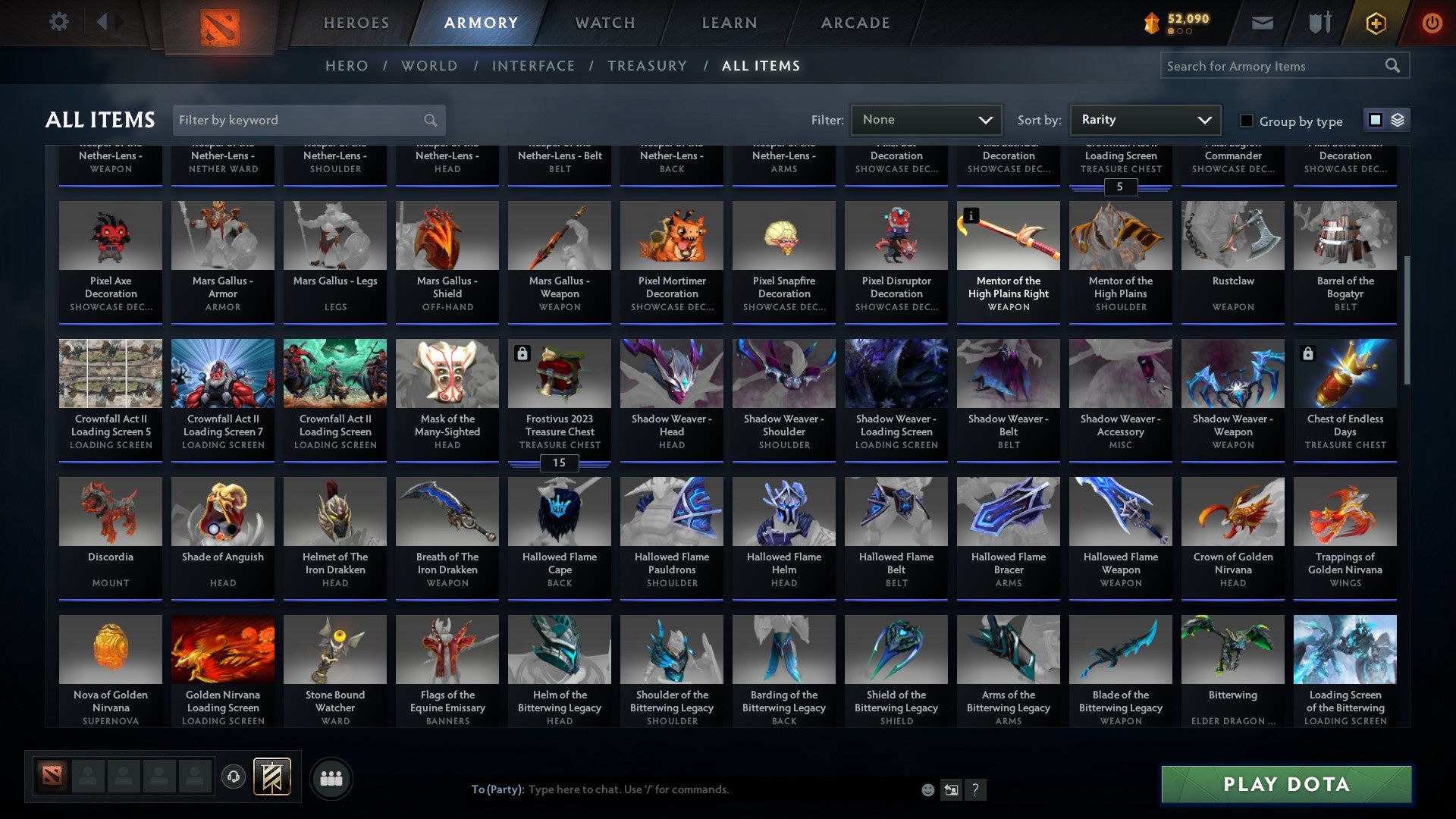Open Dota Plus via gold hexagon icon

click(1375, 22)
